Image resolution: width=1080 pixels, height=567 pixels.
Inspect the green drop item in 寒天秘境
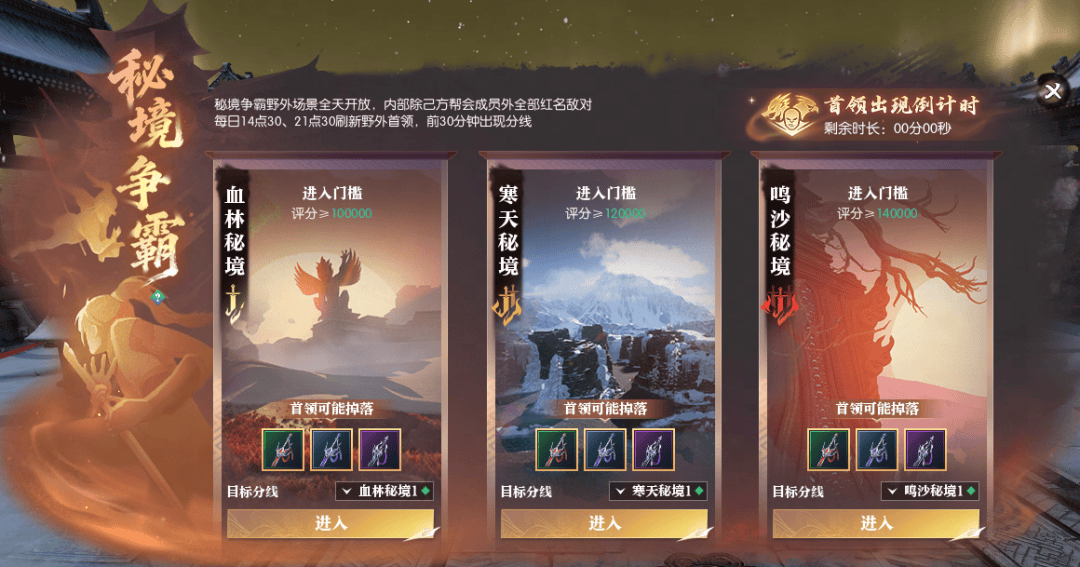click(x=556, y=449)
